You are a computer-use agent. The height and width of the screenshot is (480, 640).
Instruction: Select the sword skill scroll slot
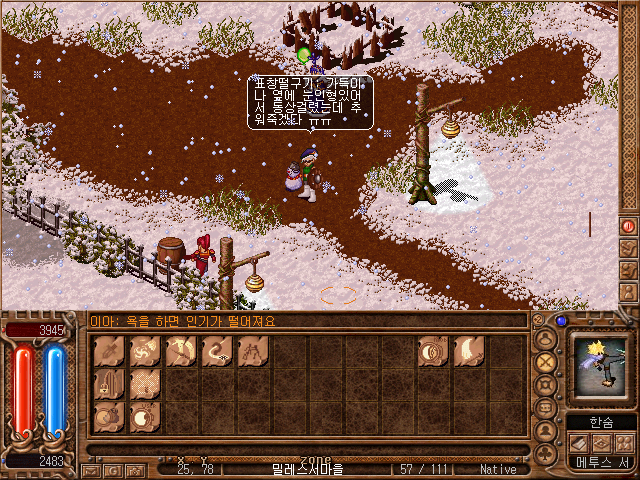(x=111, y=351)
